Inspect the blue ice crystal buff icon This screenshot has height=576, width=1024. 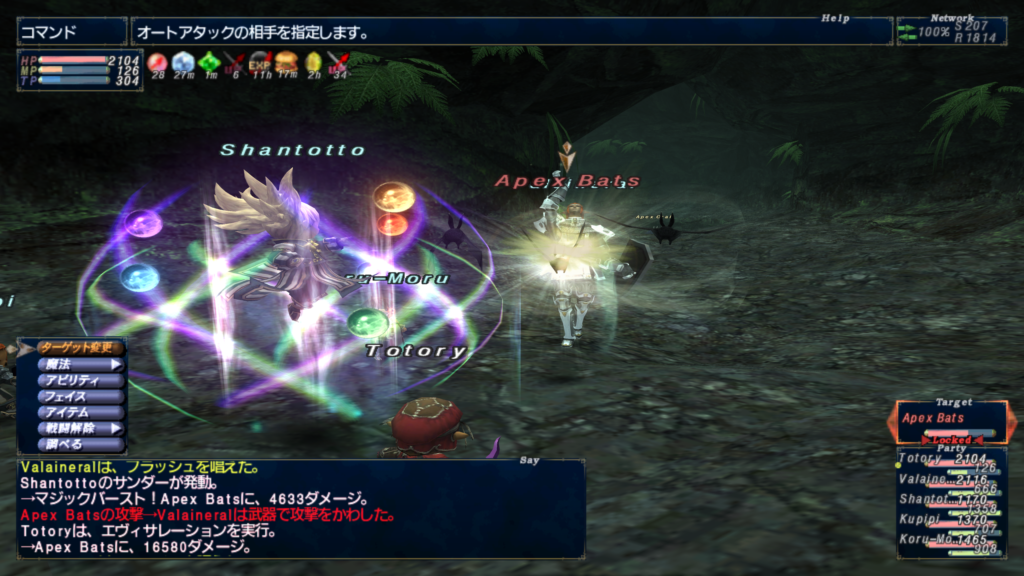[x=182, y=63]
